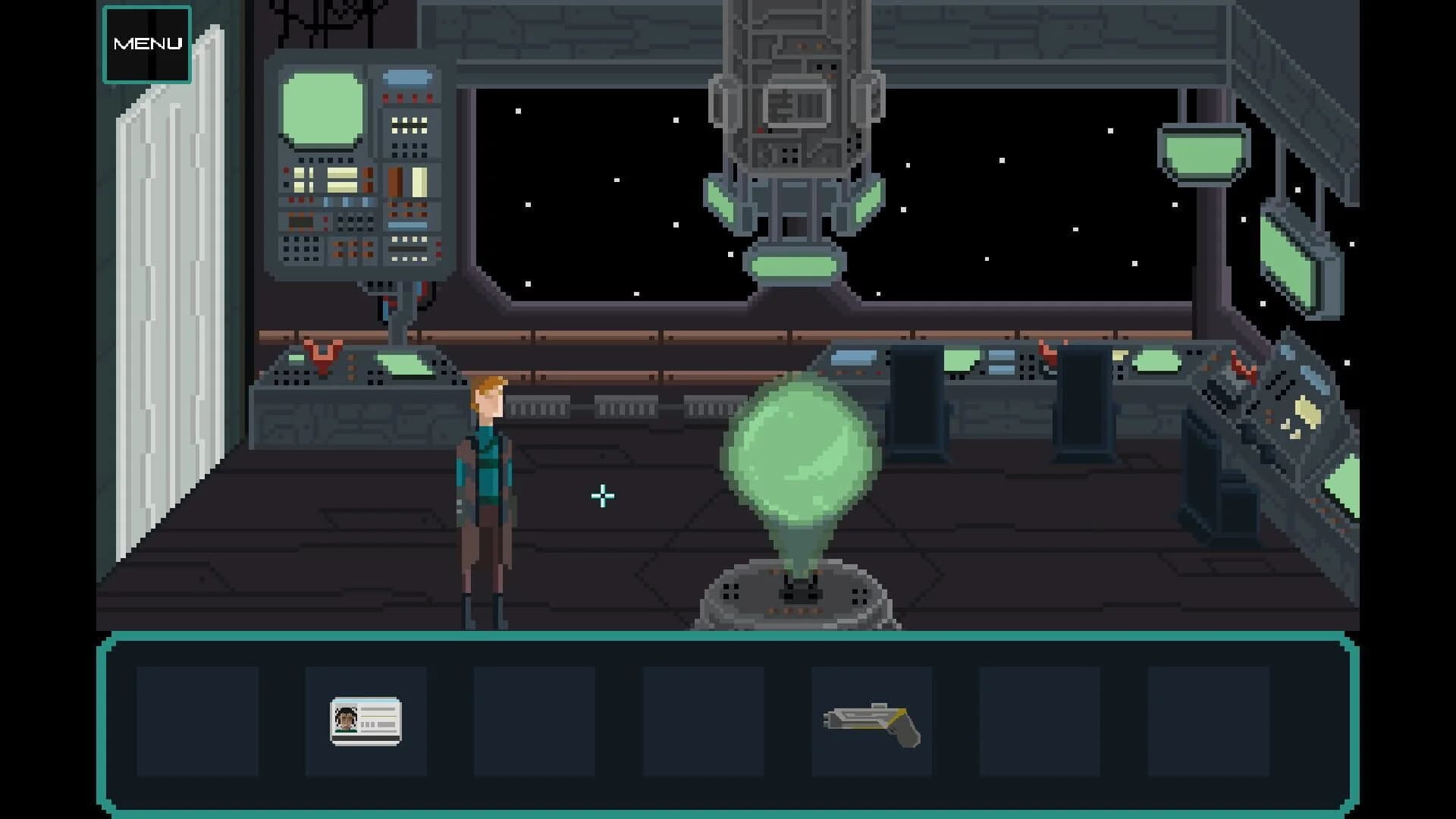
Task: Click the green oval light under the docking arm
Action: (794, 265)
